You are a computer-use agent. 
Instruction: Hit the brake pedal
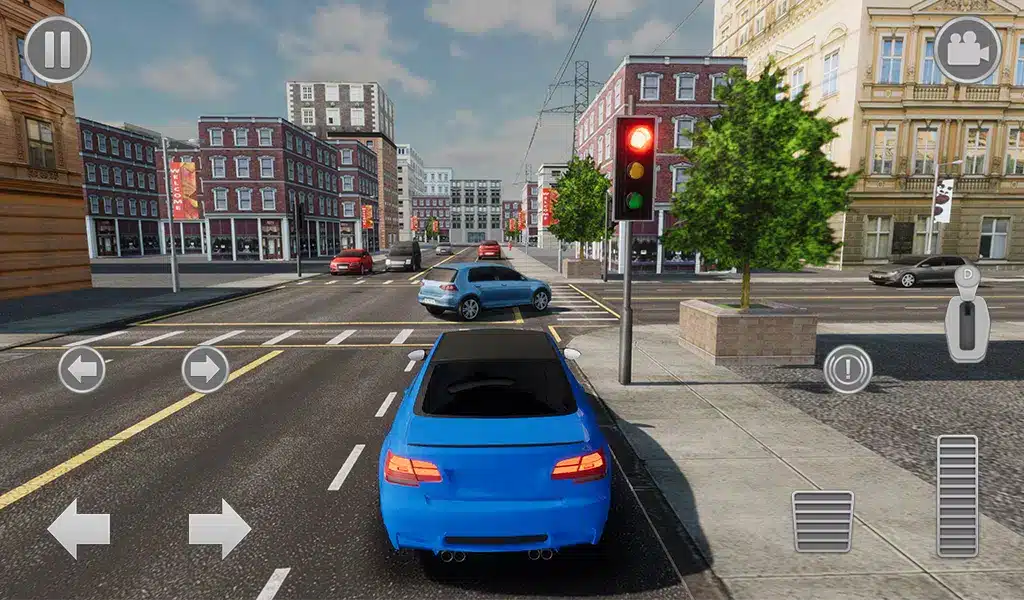click(822, 522)
